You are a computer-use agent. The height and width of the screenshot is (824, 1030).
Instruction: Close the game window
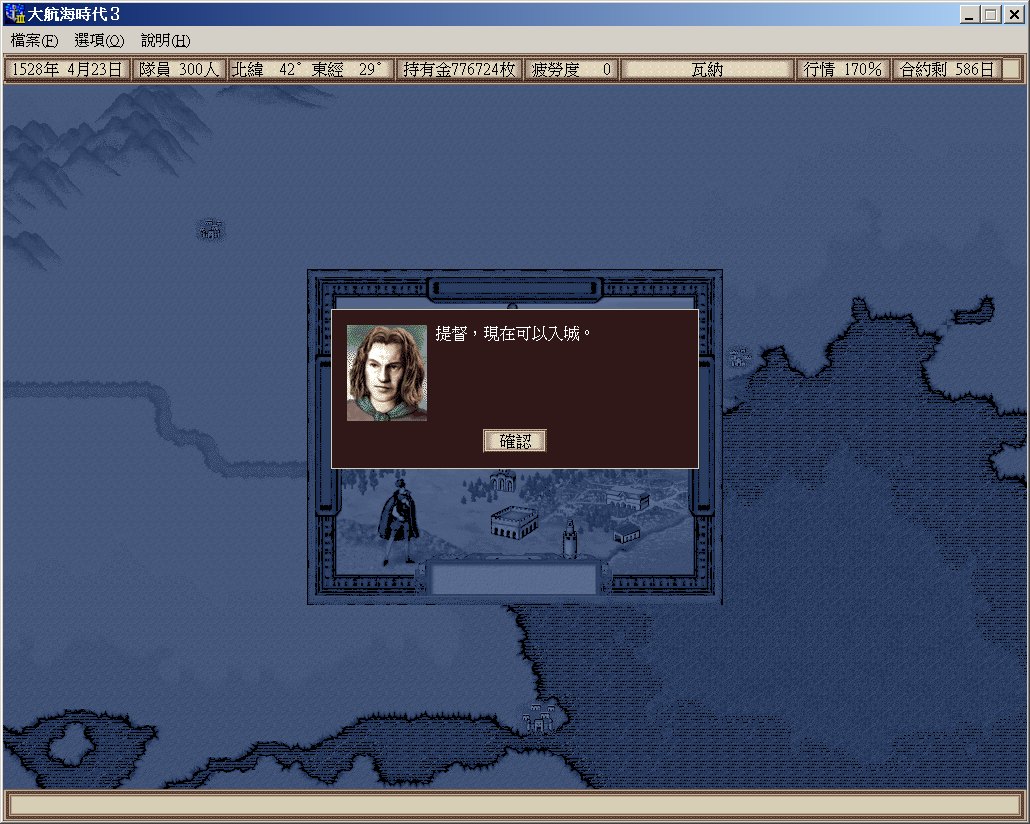click(1013, 14)
